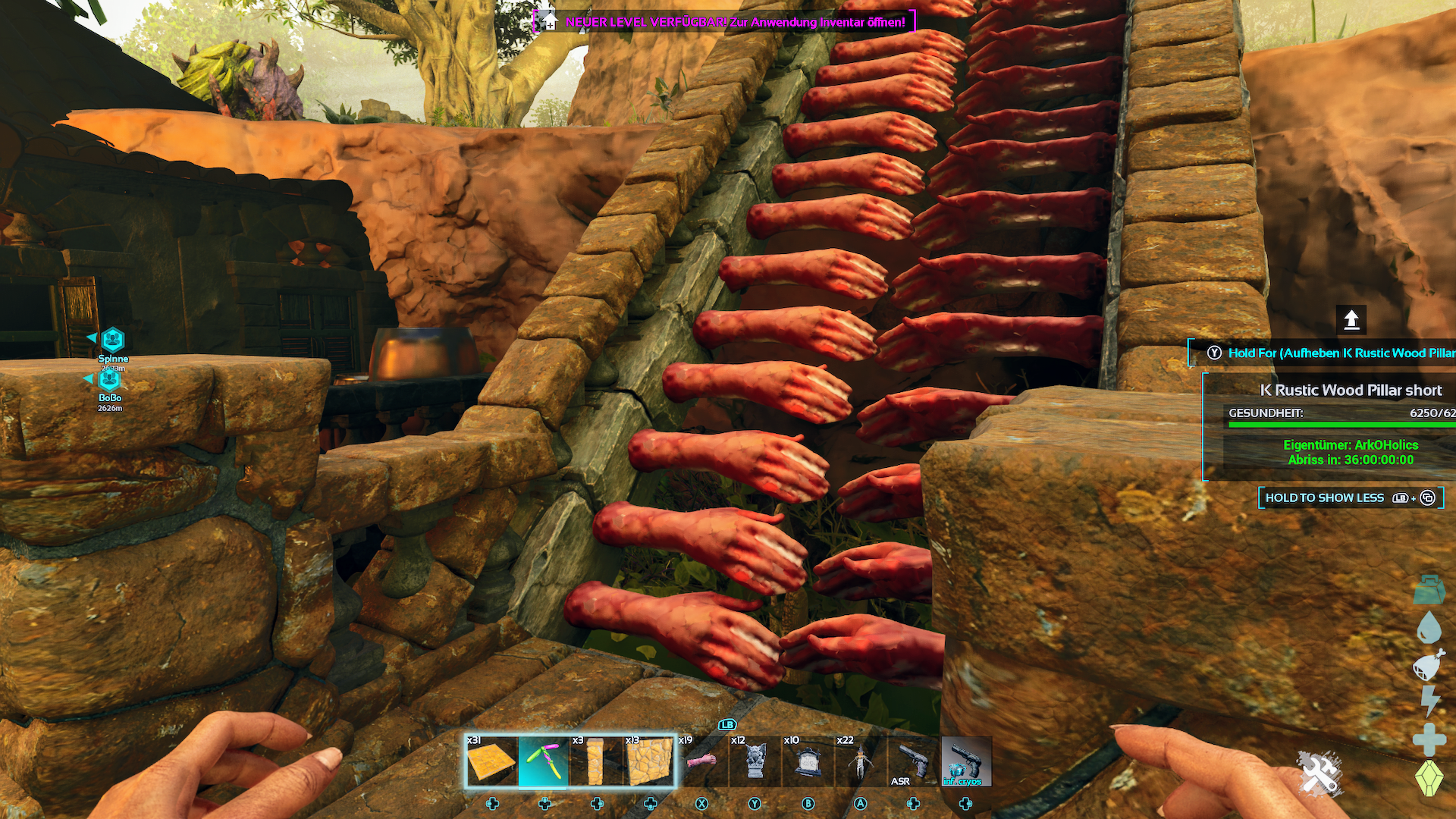Click the BoBo tribe member marker
Image resolution: width=1456 pixels, height=819 pixels.
click(110, 379)
